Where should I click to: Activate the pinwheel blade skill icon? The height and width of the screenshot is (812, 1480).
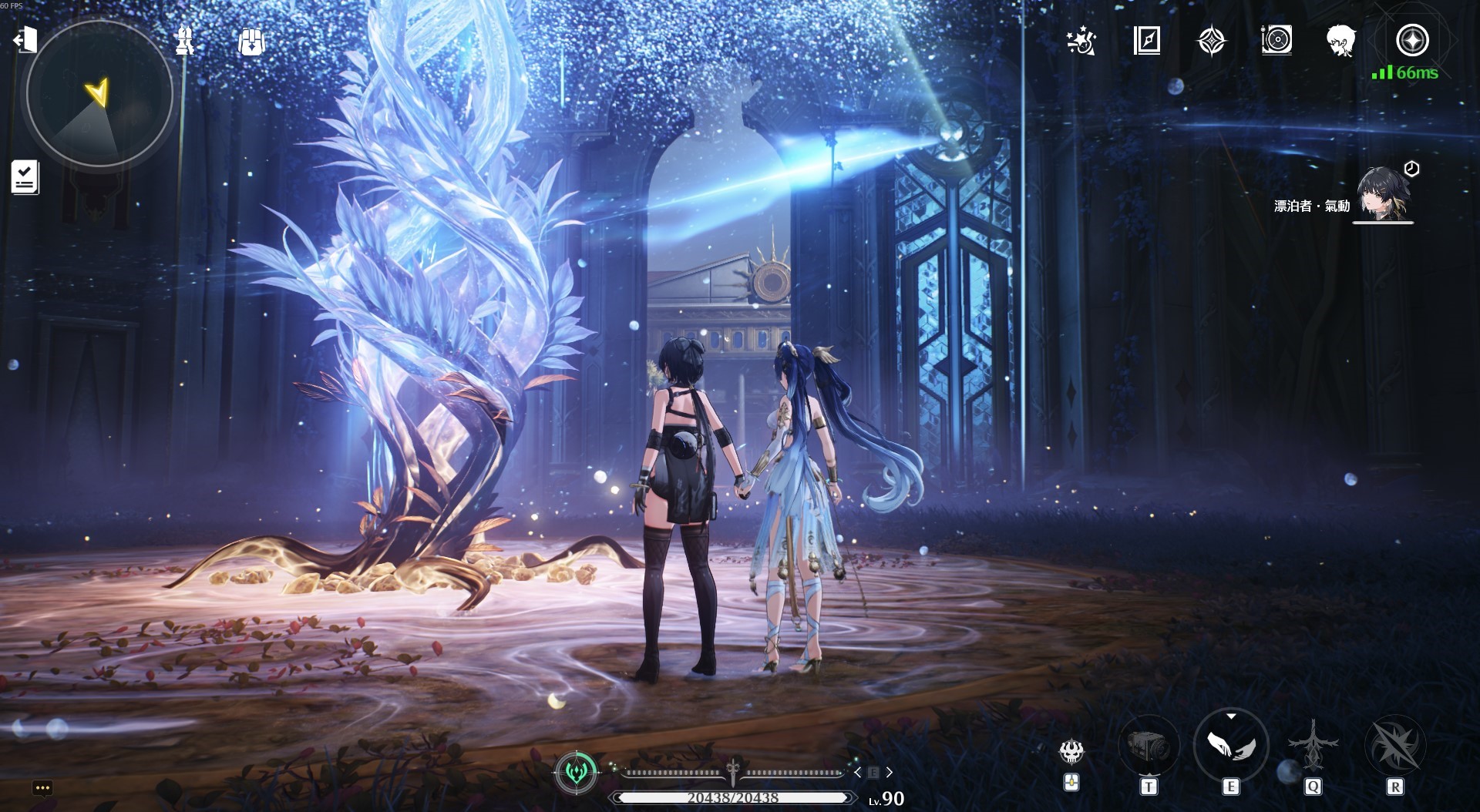click(x=1394, y=746)
